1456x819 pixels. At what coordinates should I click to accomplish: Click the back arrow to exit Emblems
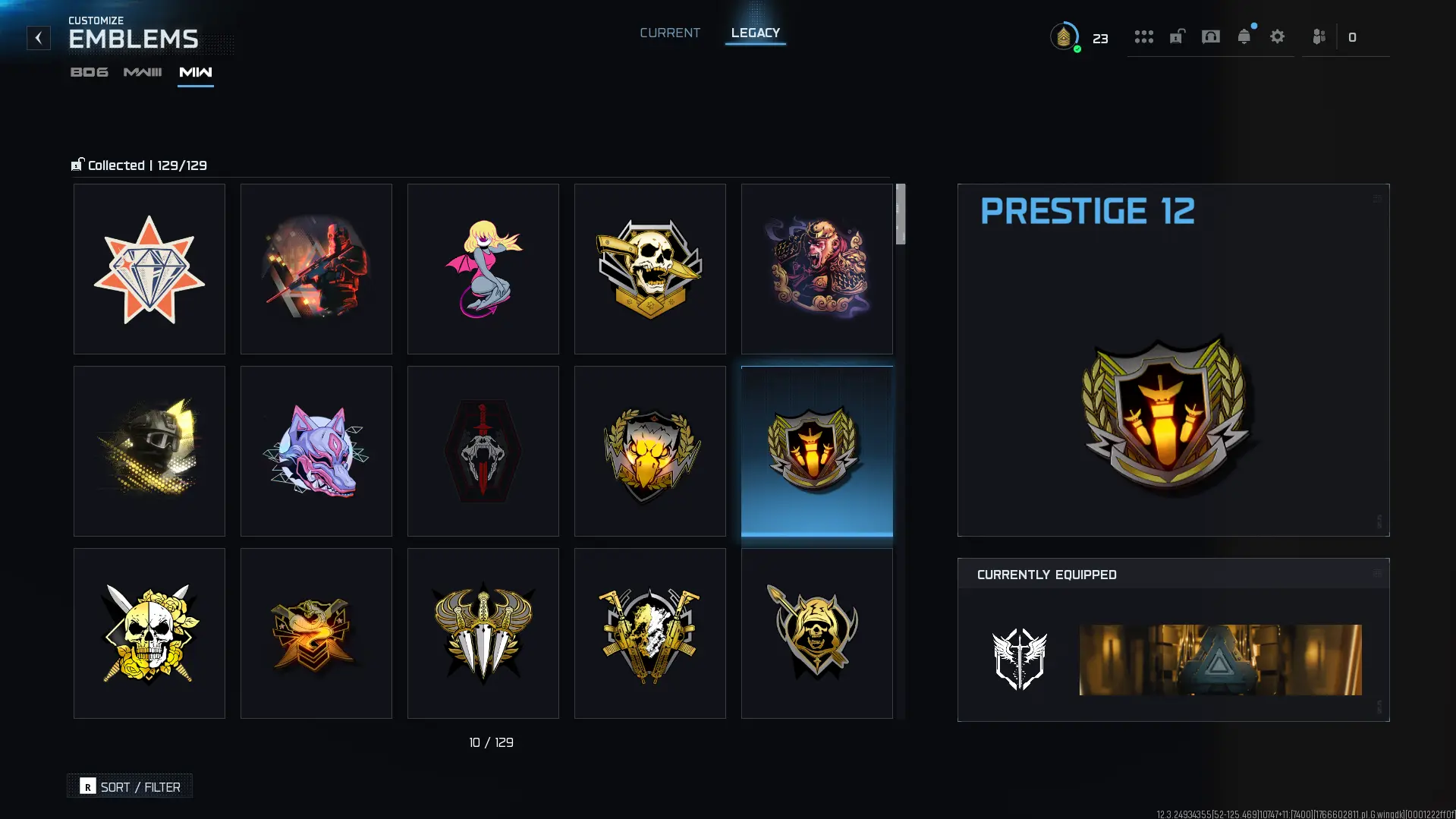(38, 37)
